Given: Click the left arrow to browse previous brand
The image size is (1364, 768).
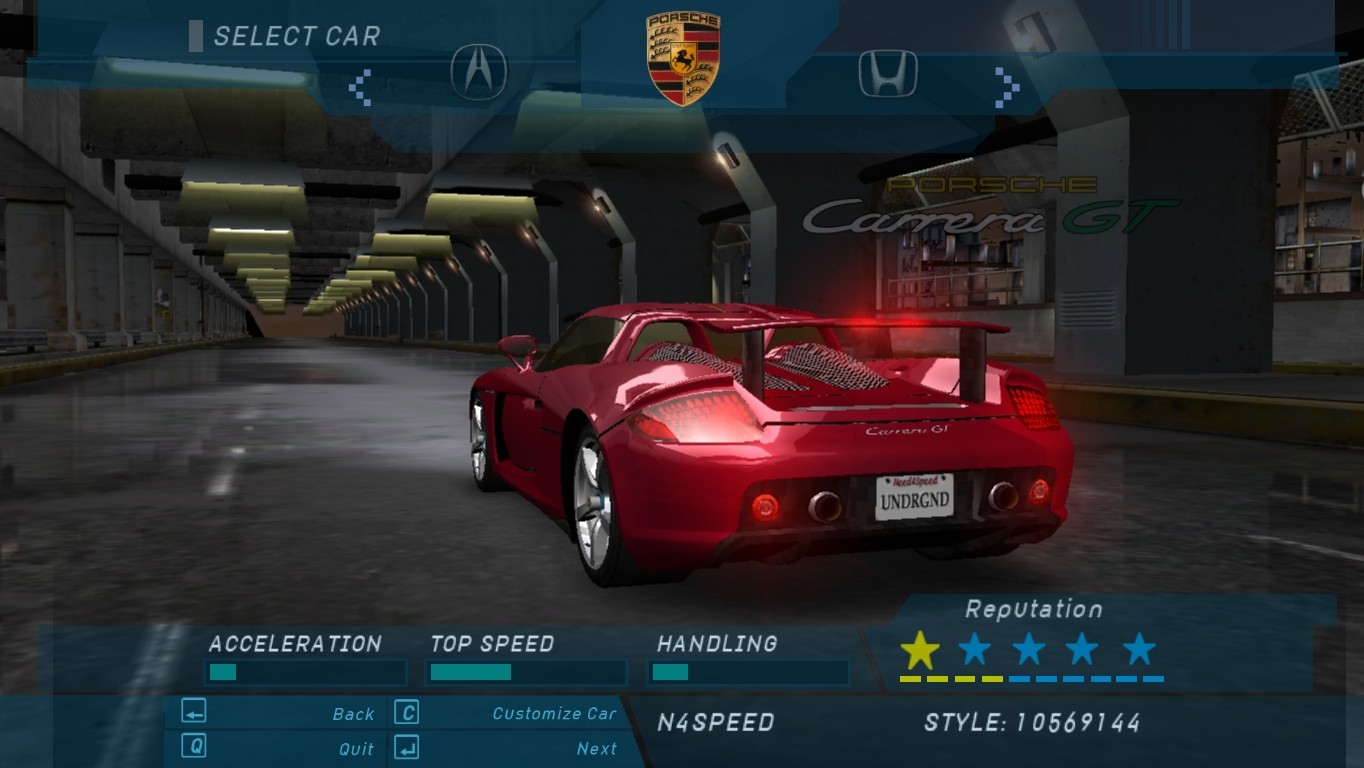Looking at the screenshot, I should pos(360,87).
